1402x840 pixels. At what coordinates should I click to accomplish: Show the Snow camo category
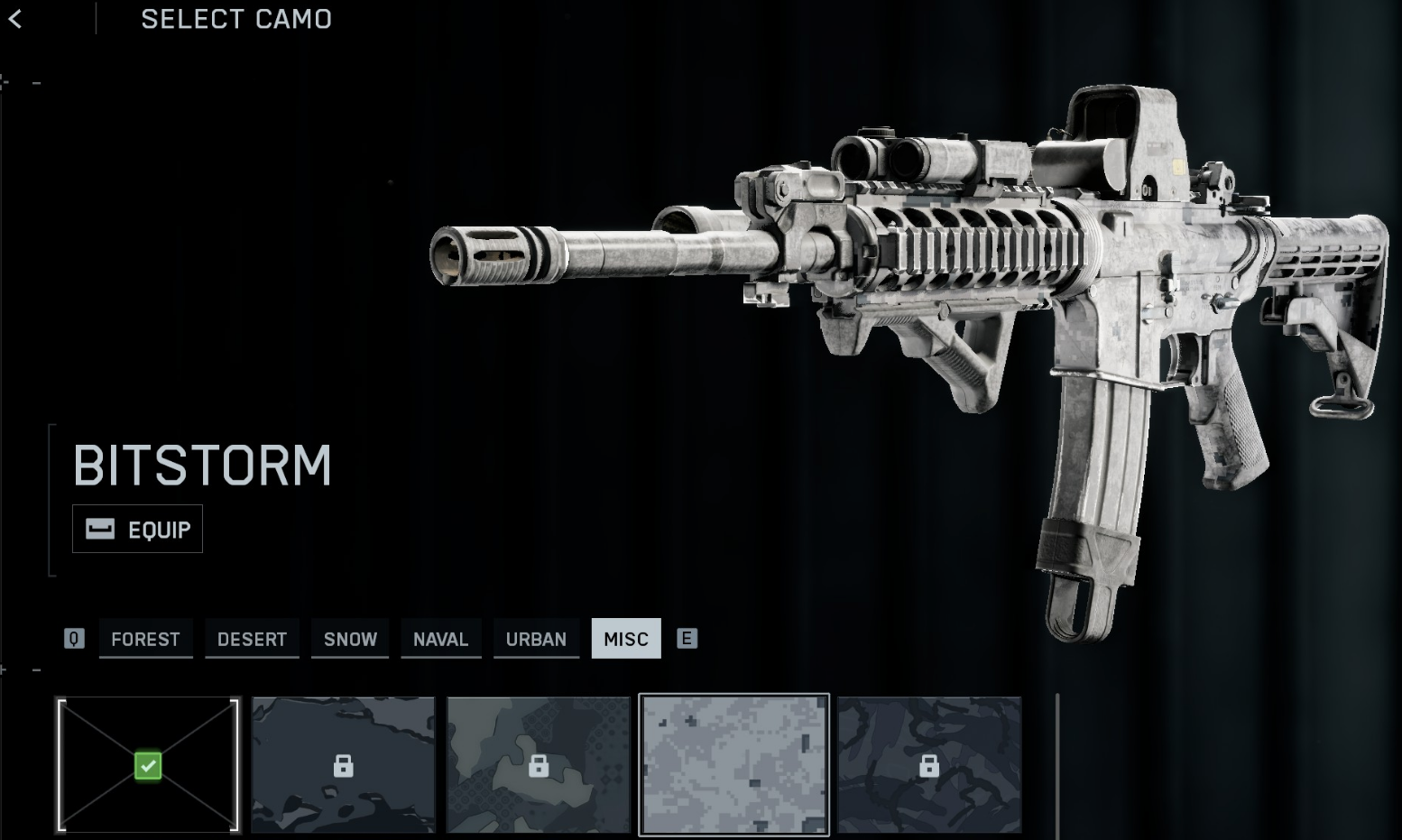(350, 639)
